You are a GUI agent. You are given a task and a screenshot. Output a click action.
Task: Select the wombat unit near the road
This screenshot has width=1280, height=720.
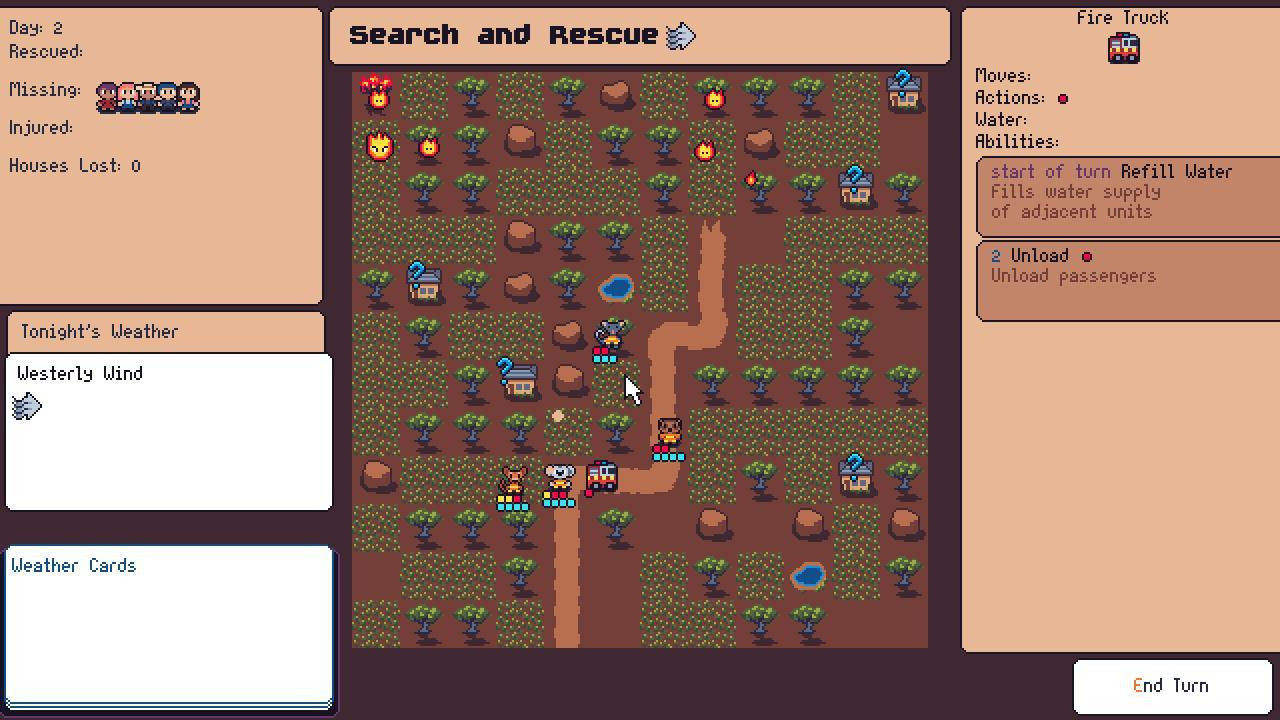tap(668, 432)
